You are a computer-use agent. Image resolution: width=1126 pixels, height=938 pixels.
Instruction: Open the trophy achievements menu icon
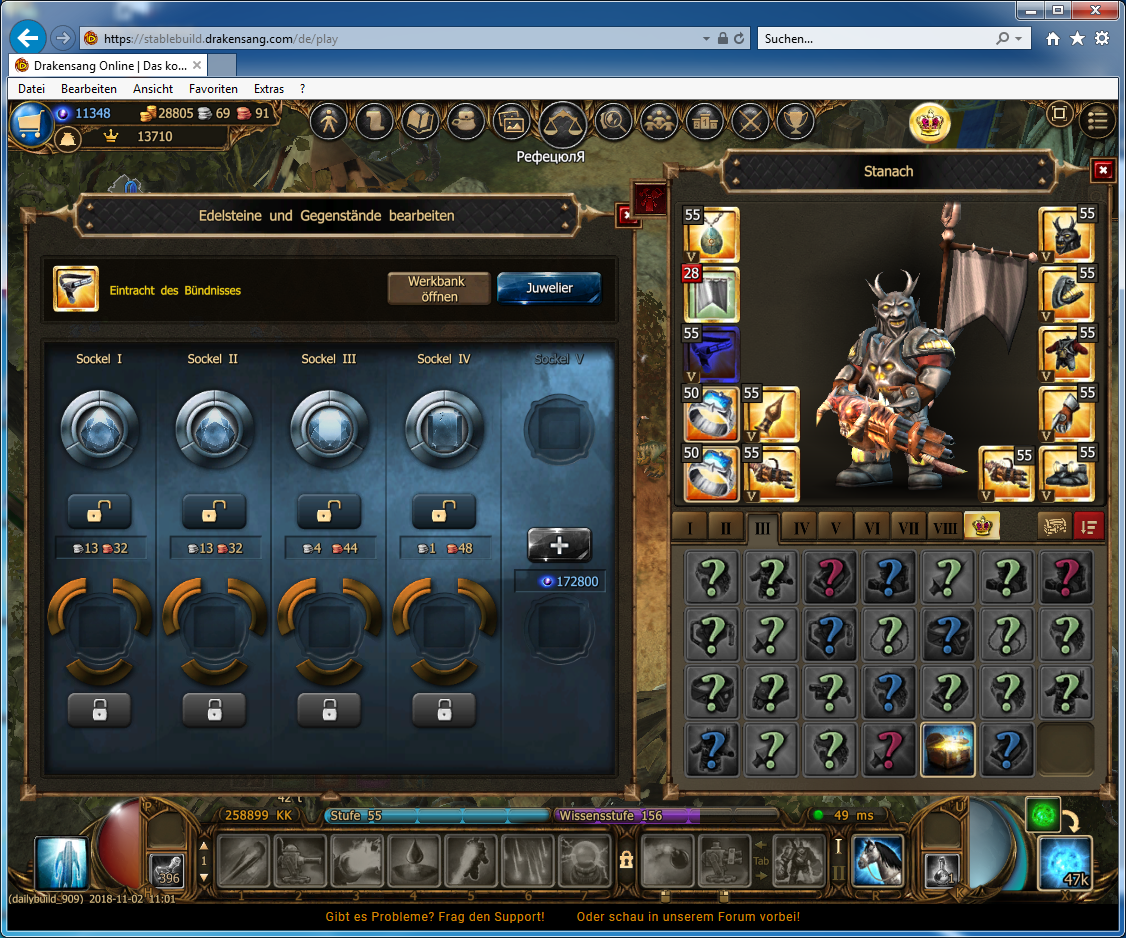pyautogui.click(x=796, y=122)
